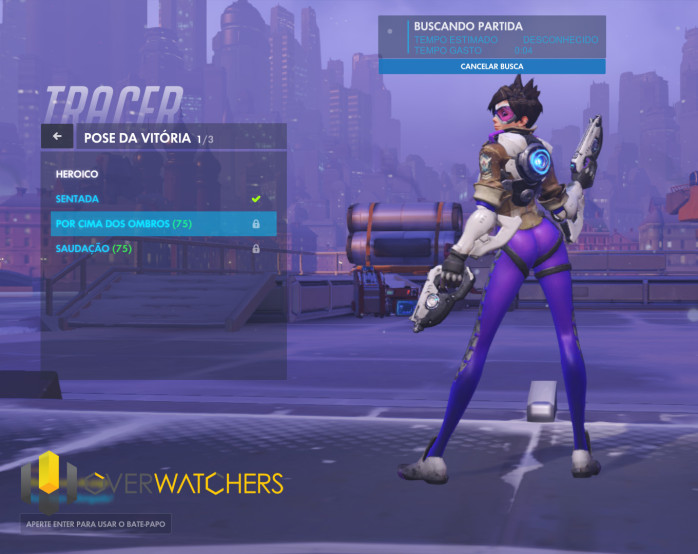
Task: Choose the Sentada victory pose
Action: click(160, 199)
